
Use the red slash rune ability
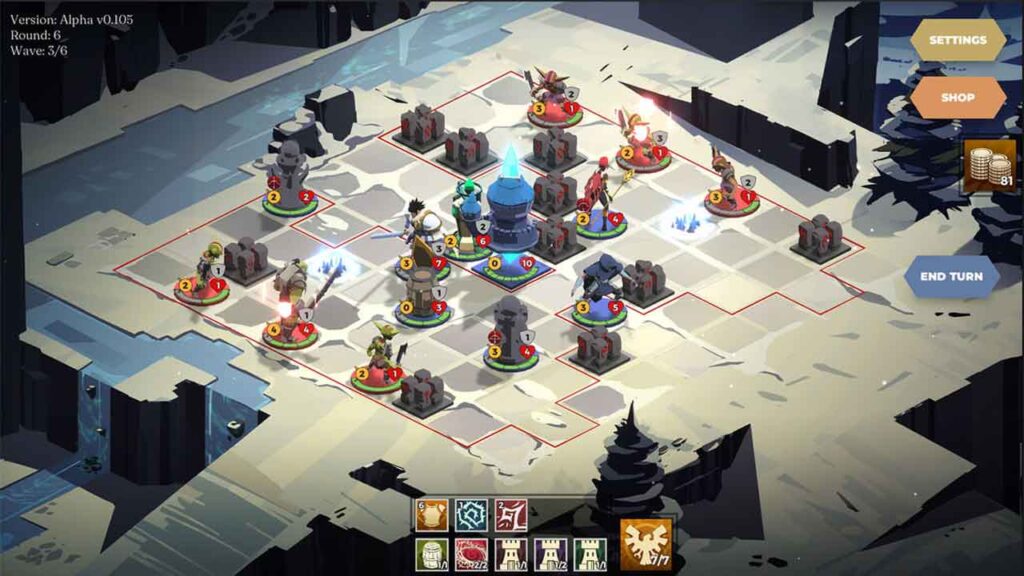(x=511, y=516)
